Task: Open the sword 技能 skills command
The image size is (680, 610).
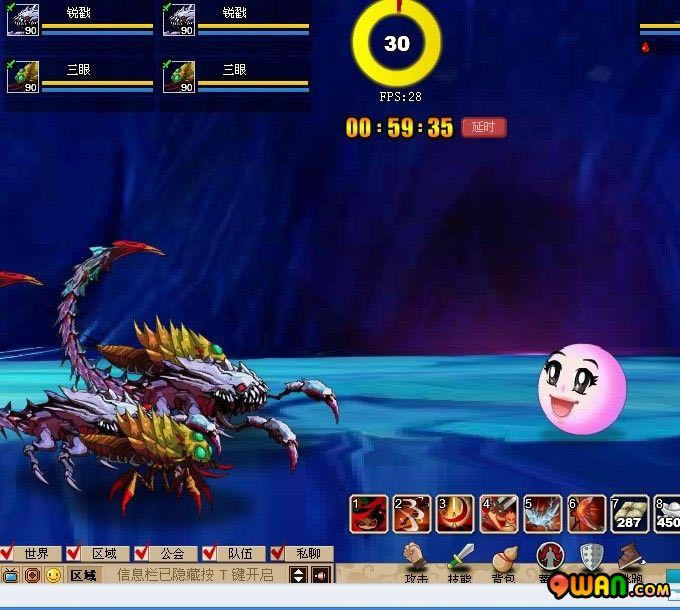Action: click(x=460, y=558)
